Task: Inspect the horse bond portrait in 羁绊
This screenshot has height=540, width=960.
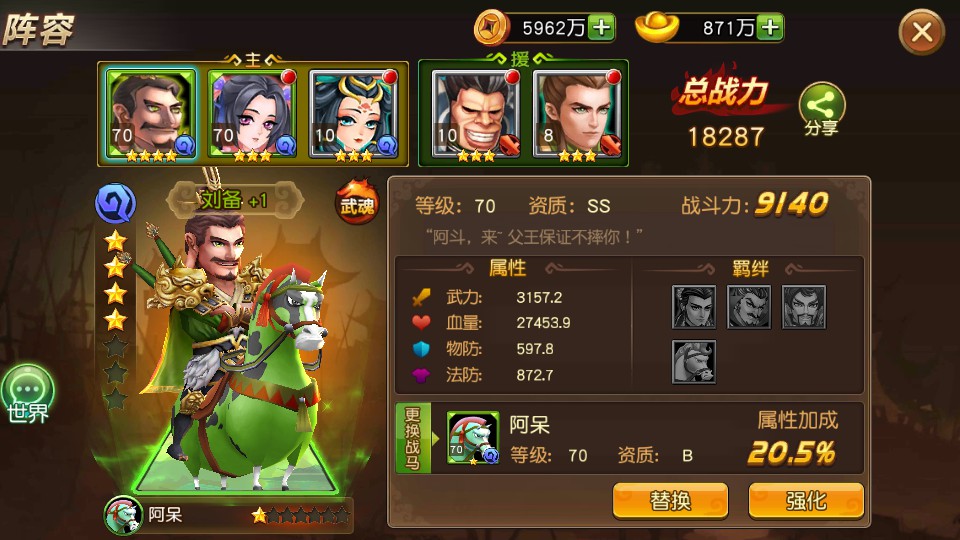Action: coord(693,361)
